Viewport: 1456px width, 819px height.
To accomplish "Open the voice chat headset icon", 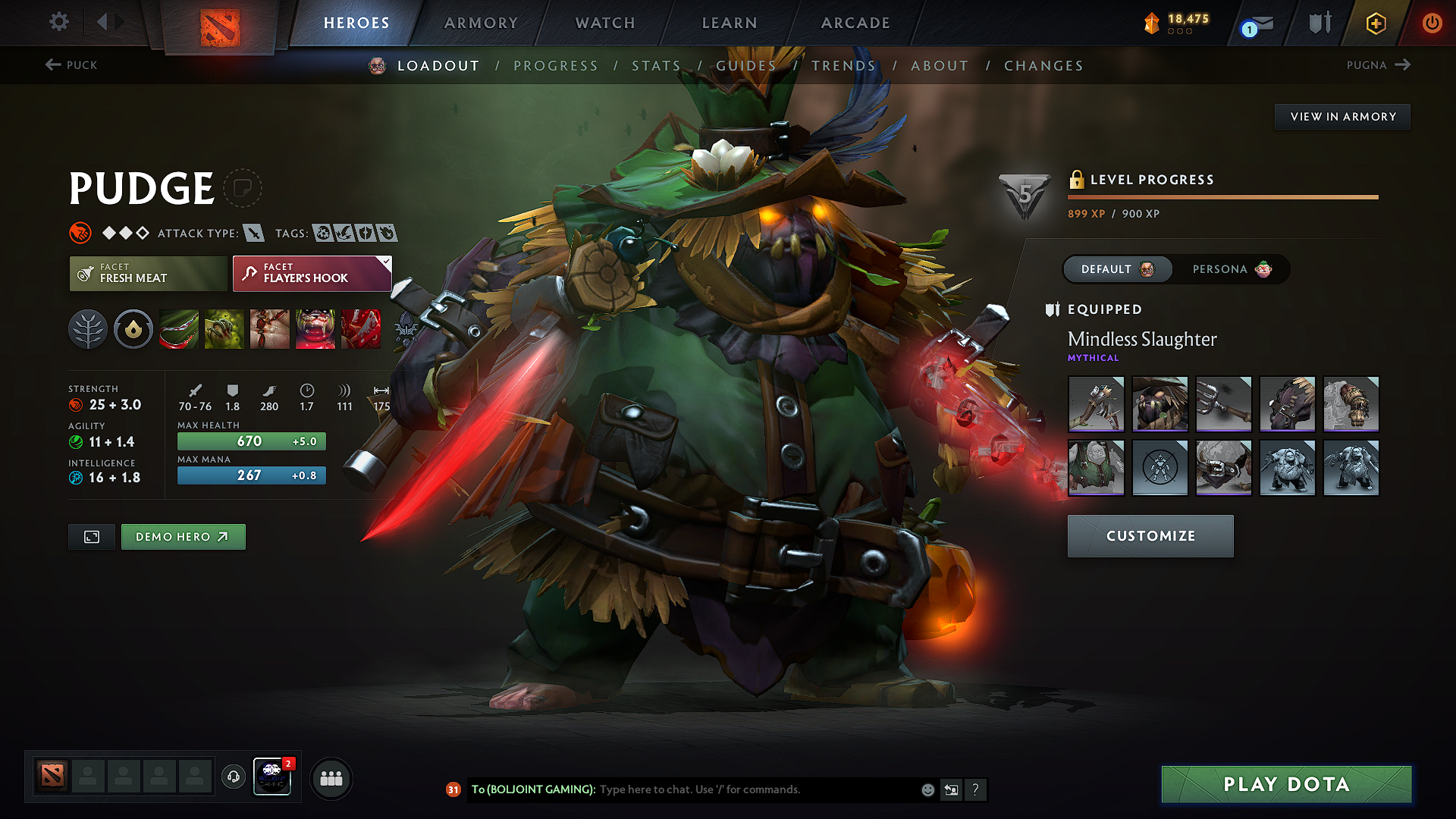I will tap(233, 777).
